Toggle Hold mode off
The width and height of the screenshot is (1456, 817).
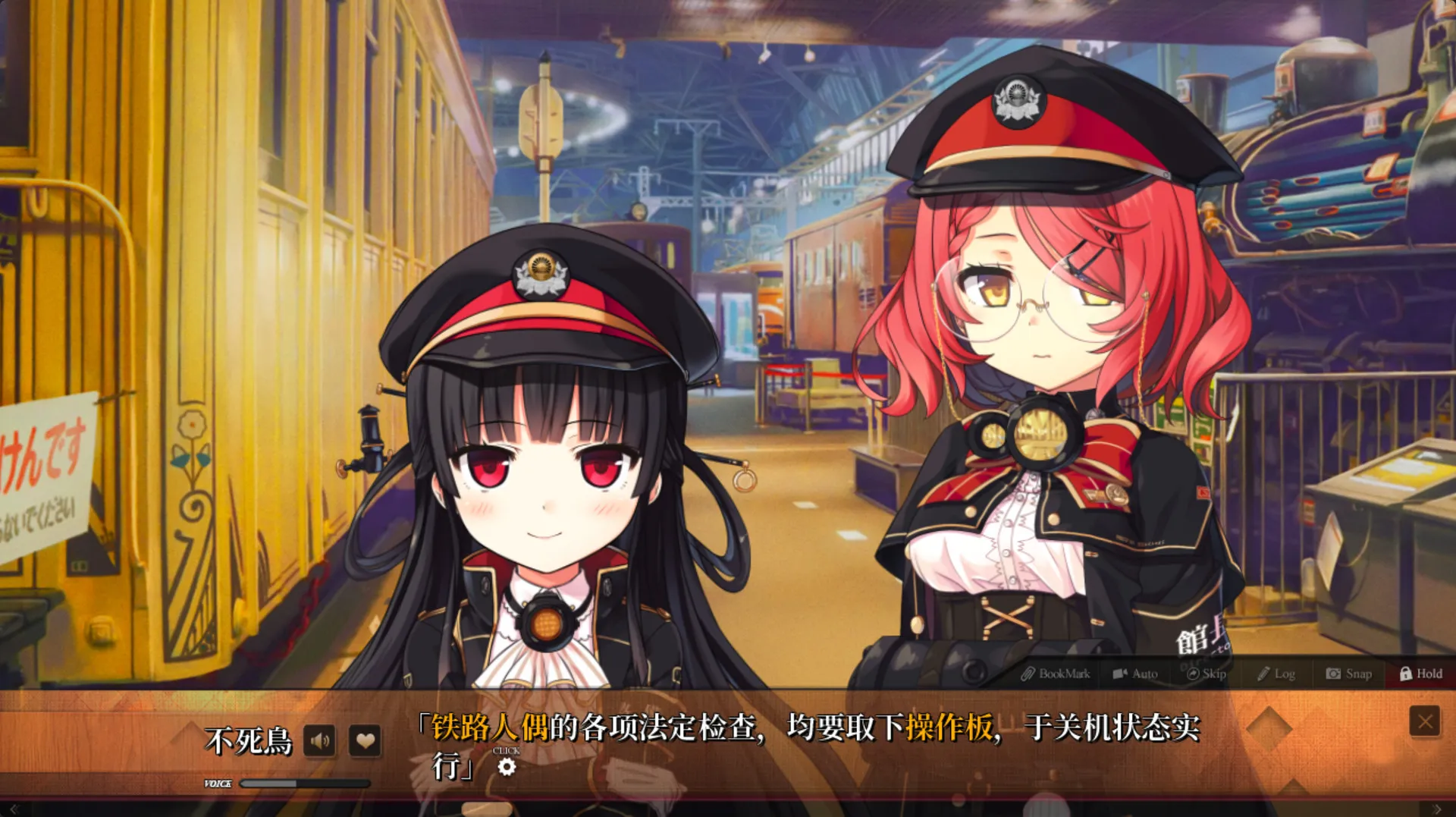point(1421,674)
